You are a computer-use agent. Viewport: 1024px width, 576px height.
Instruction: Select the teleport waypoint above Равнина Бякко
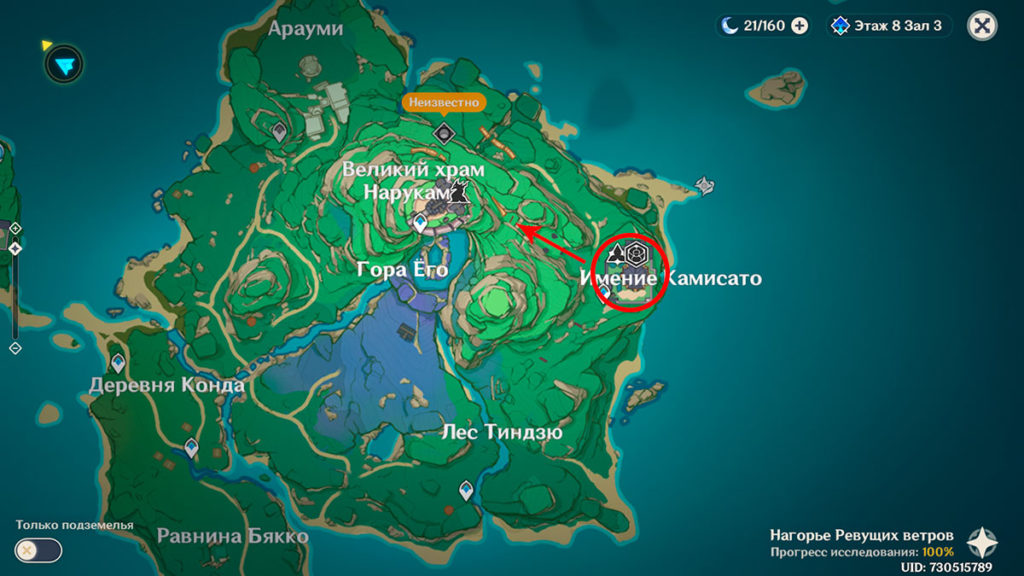coord(191,447)
